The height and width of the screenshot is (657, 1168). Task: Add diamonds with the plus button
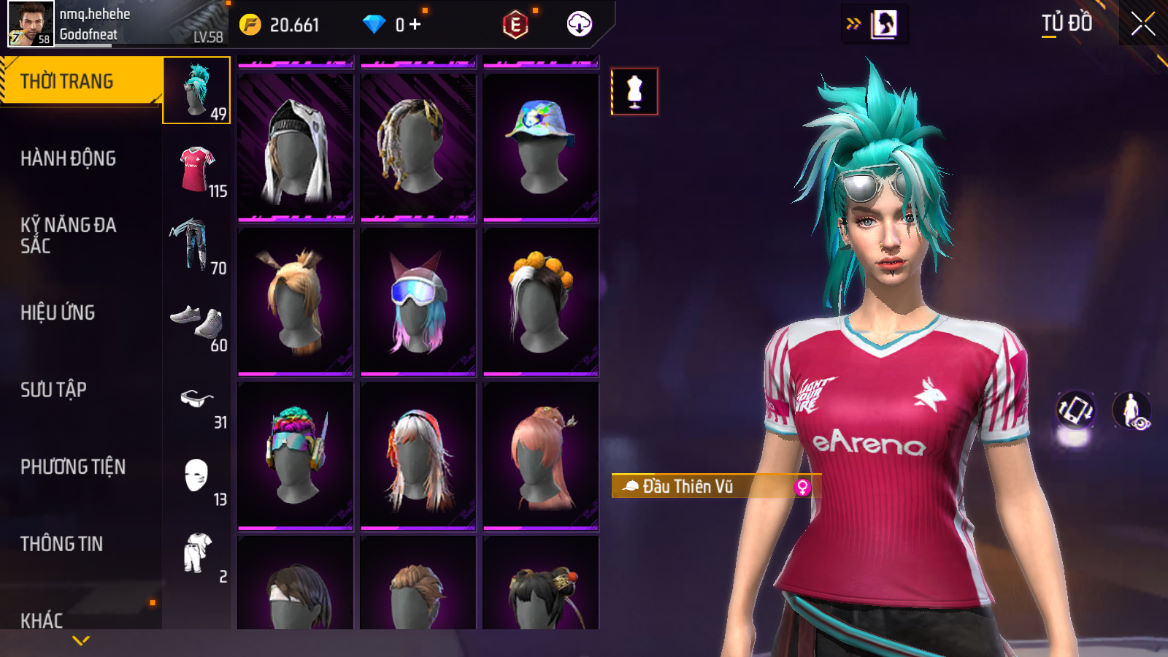415,25
